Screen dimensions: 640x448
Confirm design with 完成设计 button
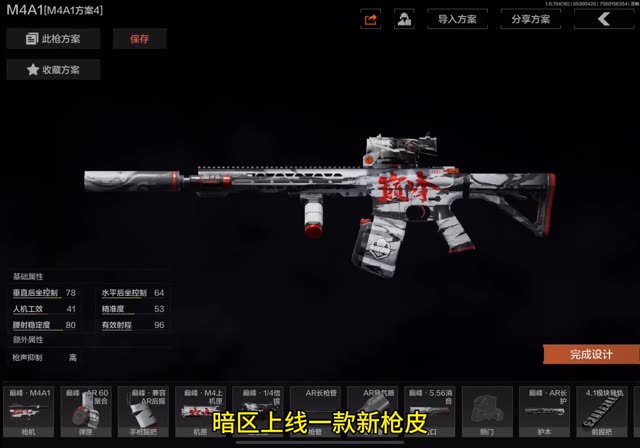[x=591, y=354]
